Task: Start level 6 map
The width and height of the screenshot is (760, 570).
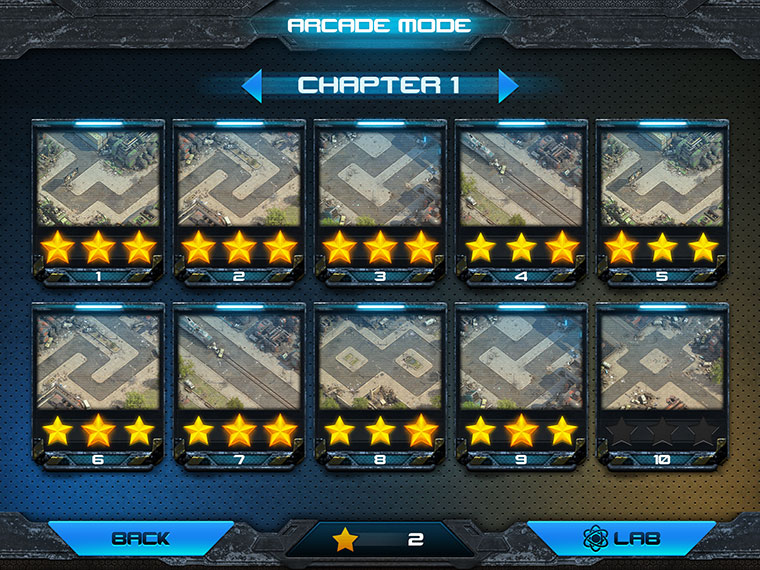Action: tap(98, 386)
